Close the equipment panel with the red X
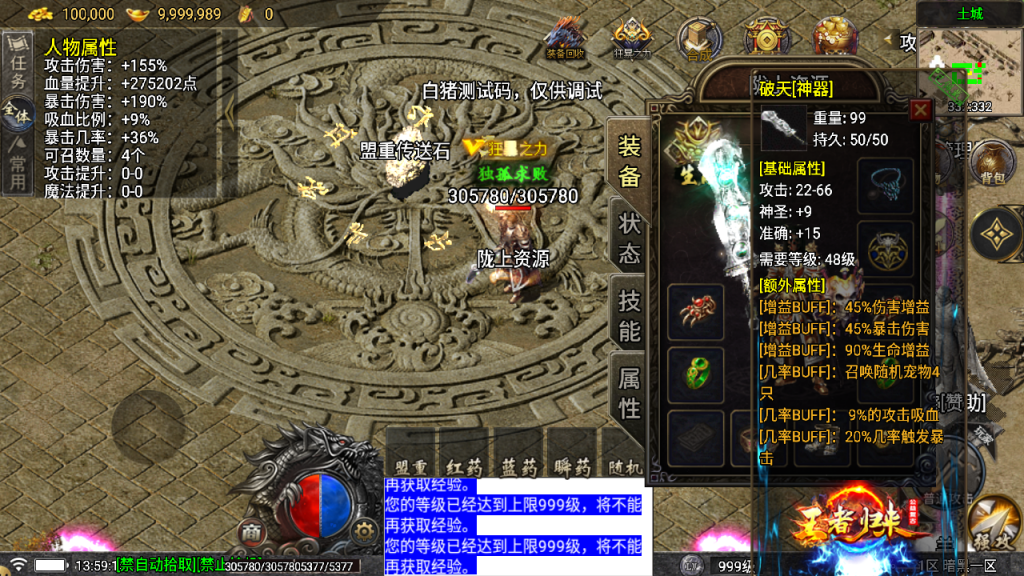 (920, 110)
